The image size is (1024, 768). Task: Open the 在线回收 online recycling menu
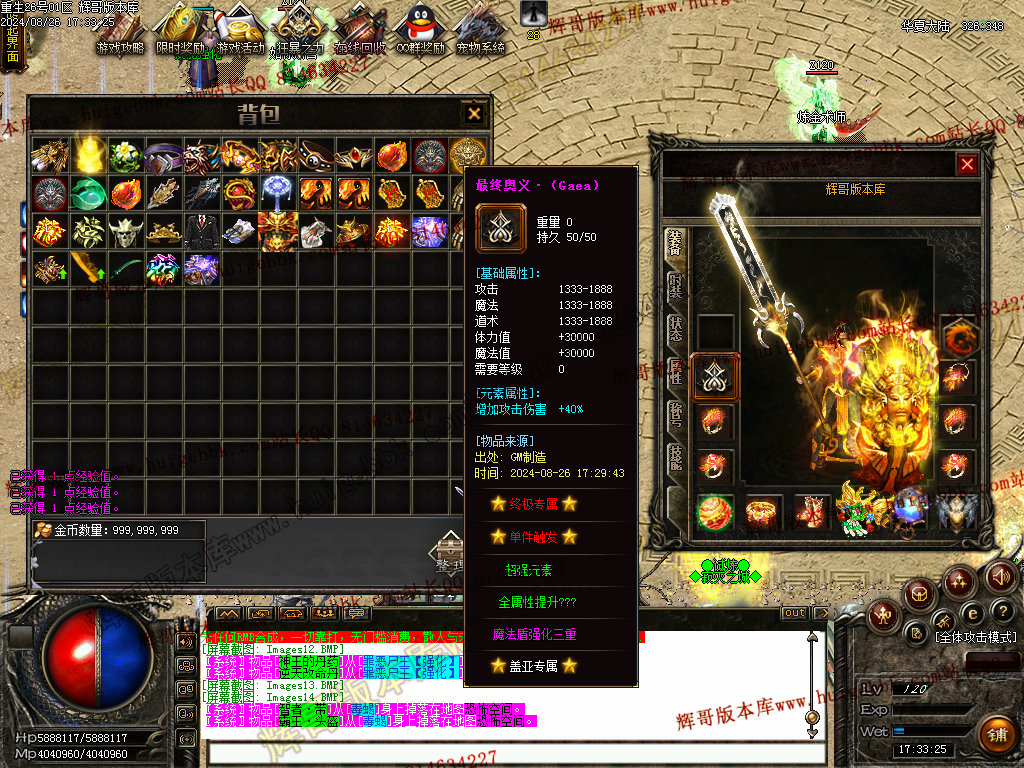coord(359,32)
